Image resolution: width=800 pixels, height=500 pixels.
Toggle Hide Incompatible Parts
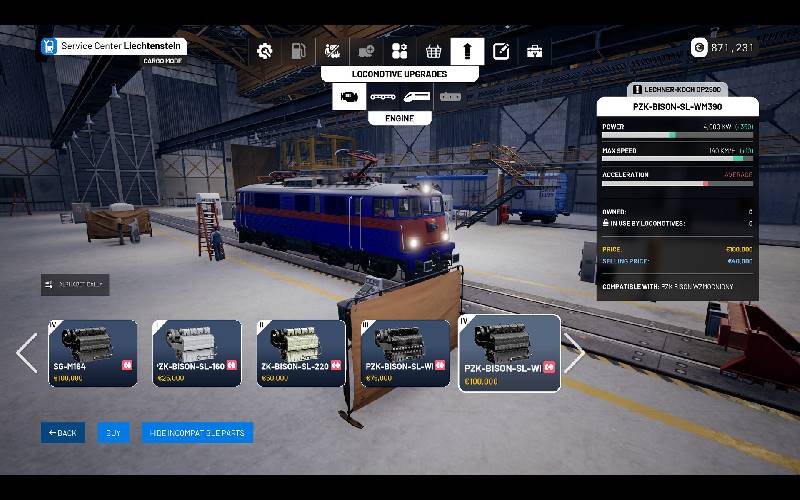coord(197,433)
